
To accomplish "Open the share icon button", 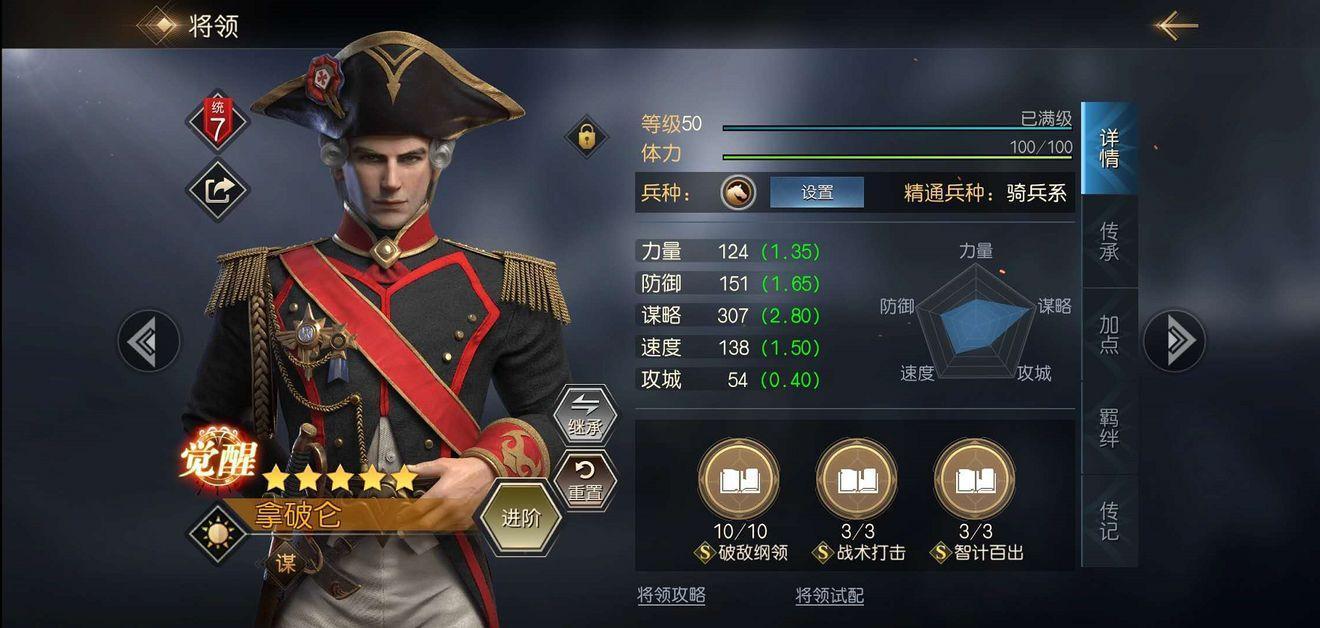I will [x=218, y=190].
